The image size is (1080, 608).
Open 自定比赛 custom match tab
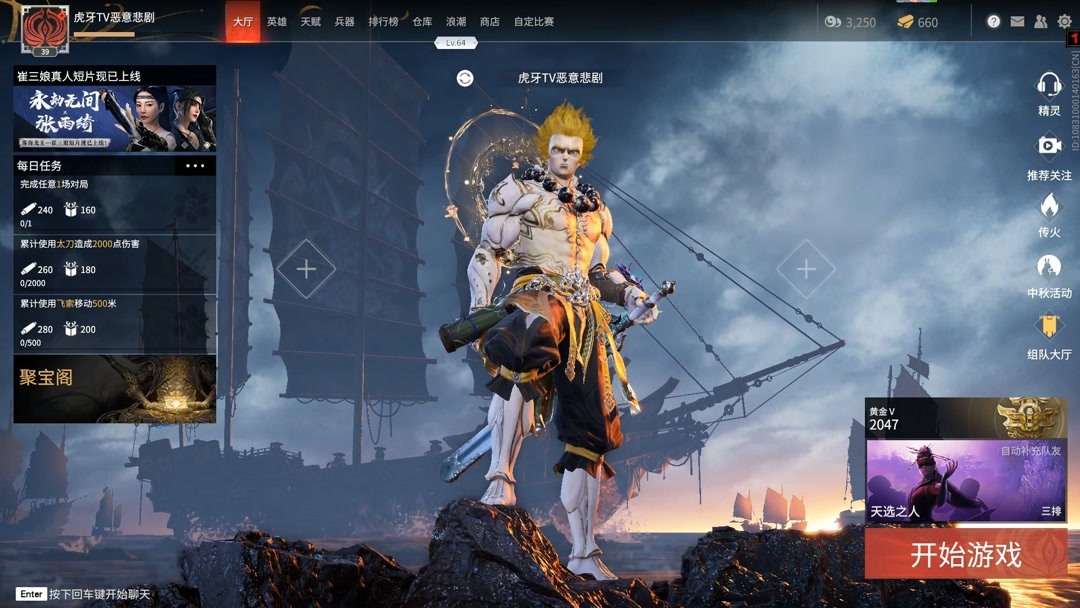[x=534, y=22]
